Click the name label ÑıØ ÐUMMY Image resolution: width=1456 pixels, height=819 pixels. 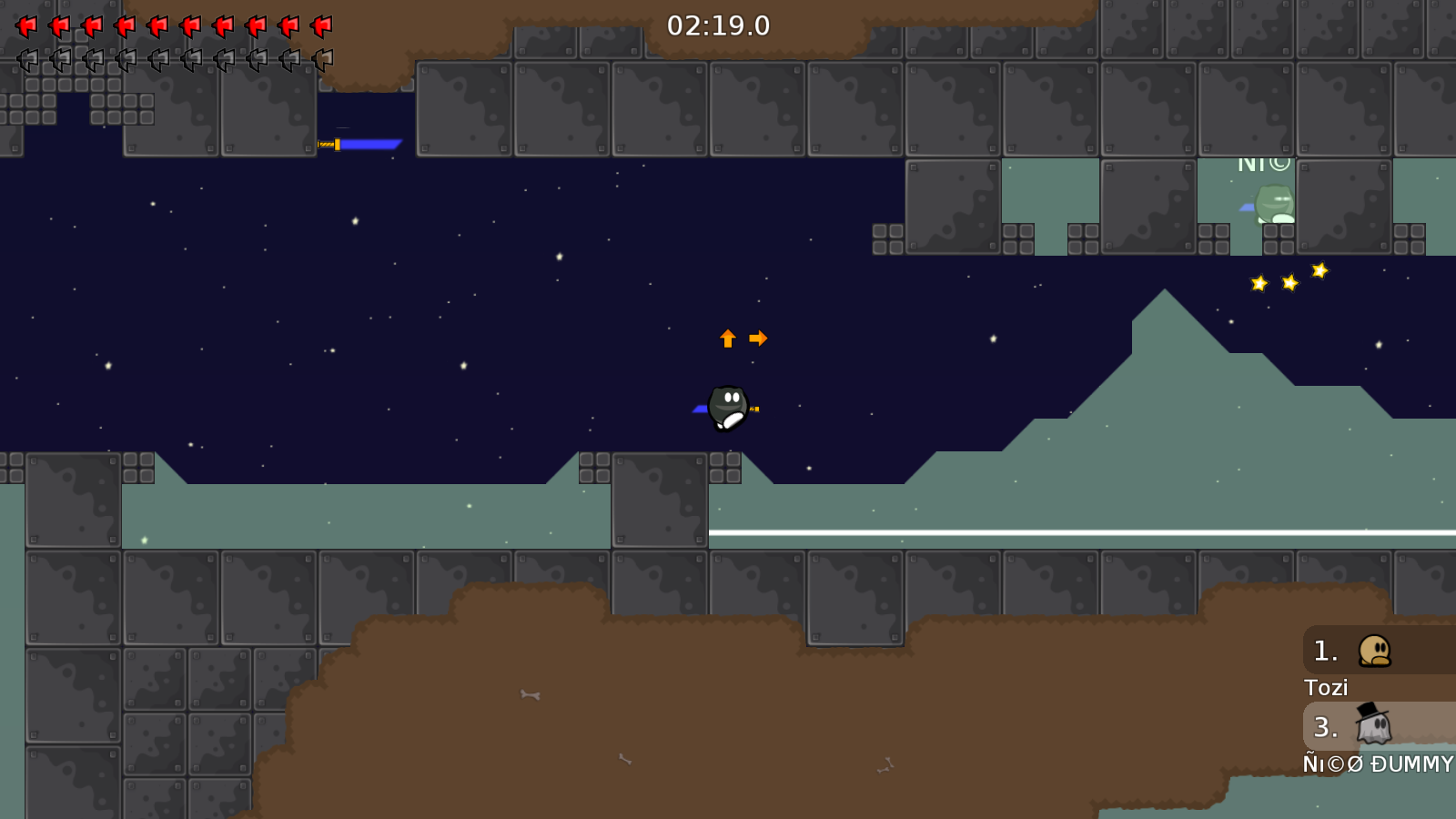(1376, 764)
